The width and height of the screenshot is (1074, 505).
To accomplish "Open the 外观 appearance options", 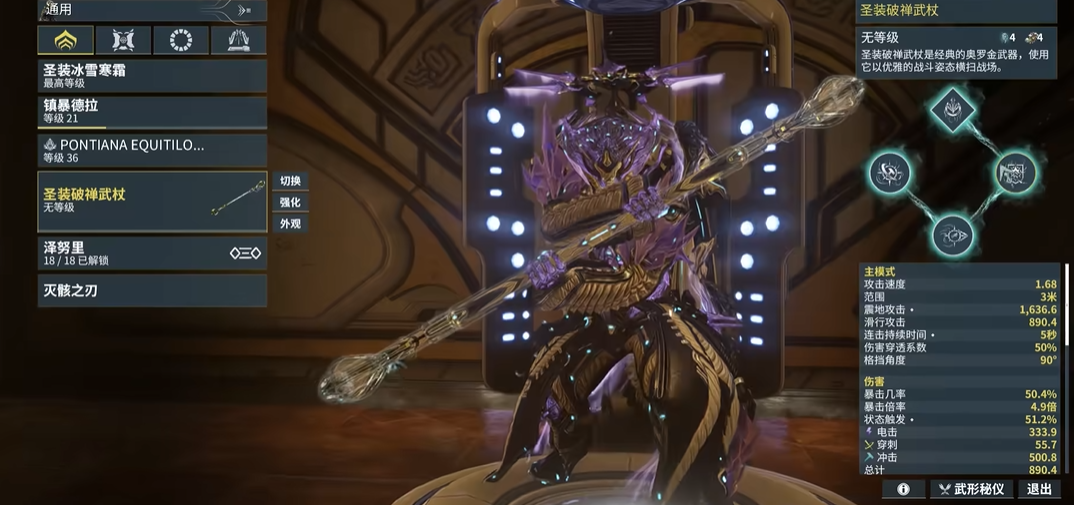I will (x=290, y=224).
